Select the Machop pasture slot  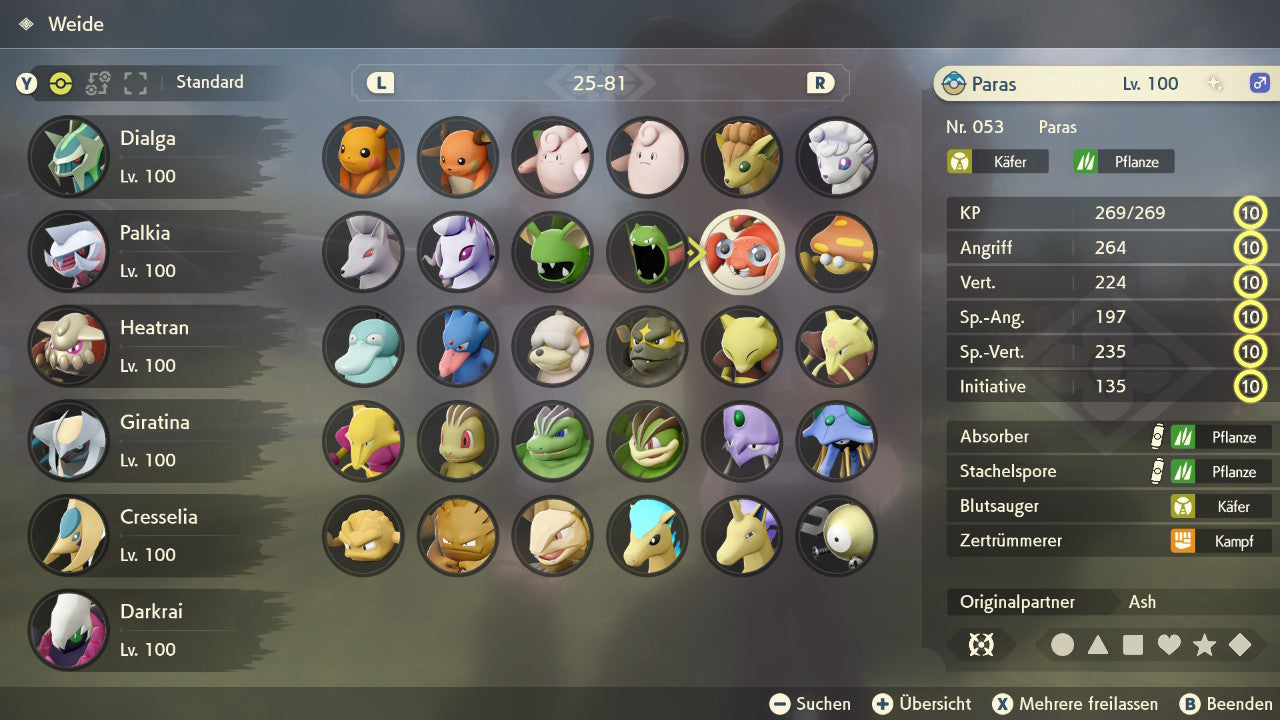[x=458, y=441]
